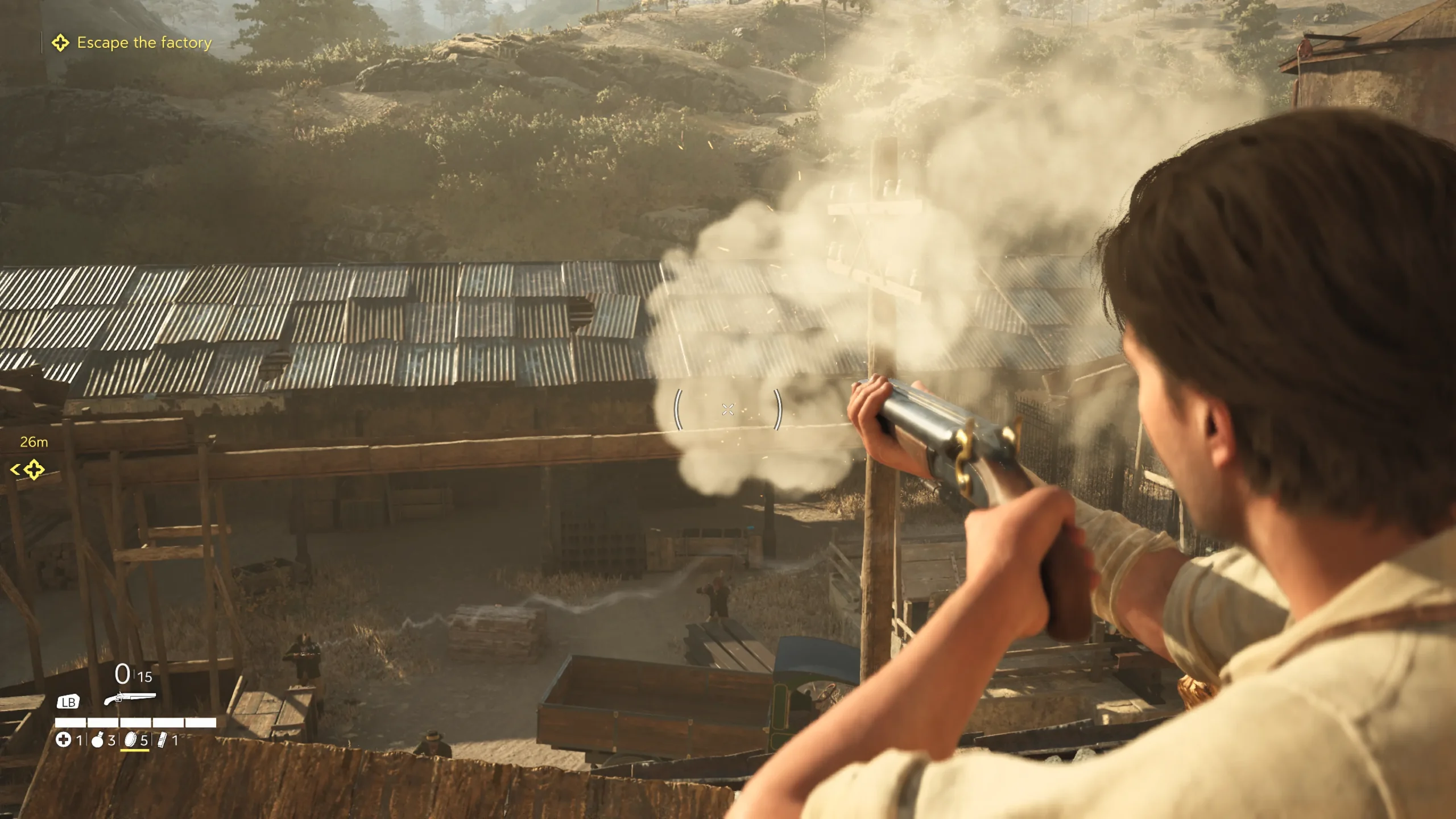1456x819 pixels.
Task: Select the bandage strip item
Action: [163, 740]
